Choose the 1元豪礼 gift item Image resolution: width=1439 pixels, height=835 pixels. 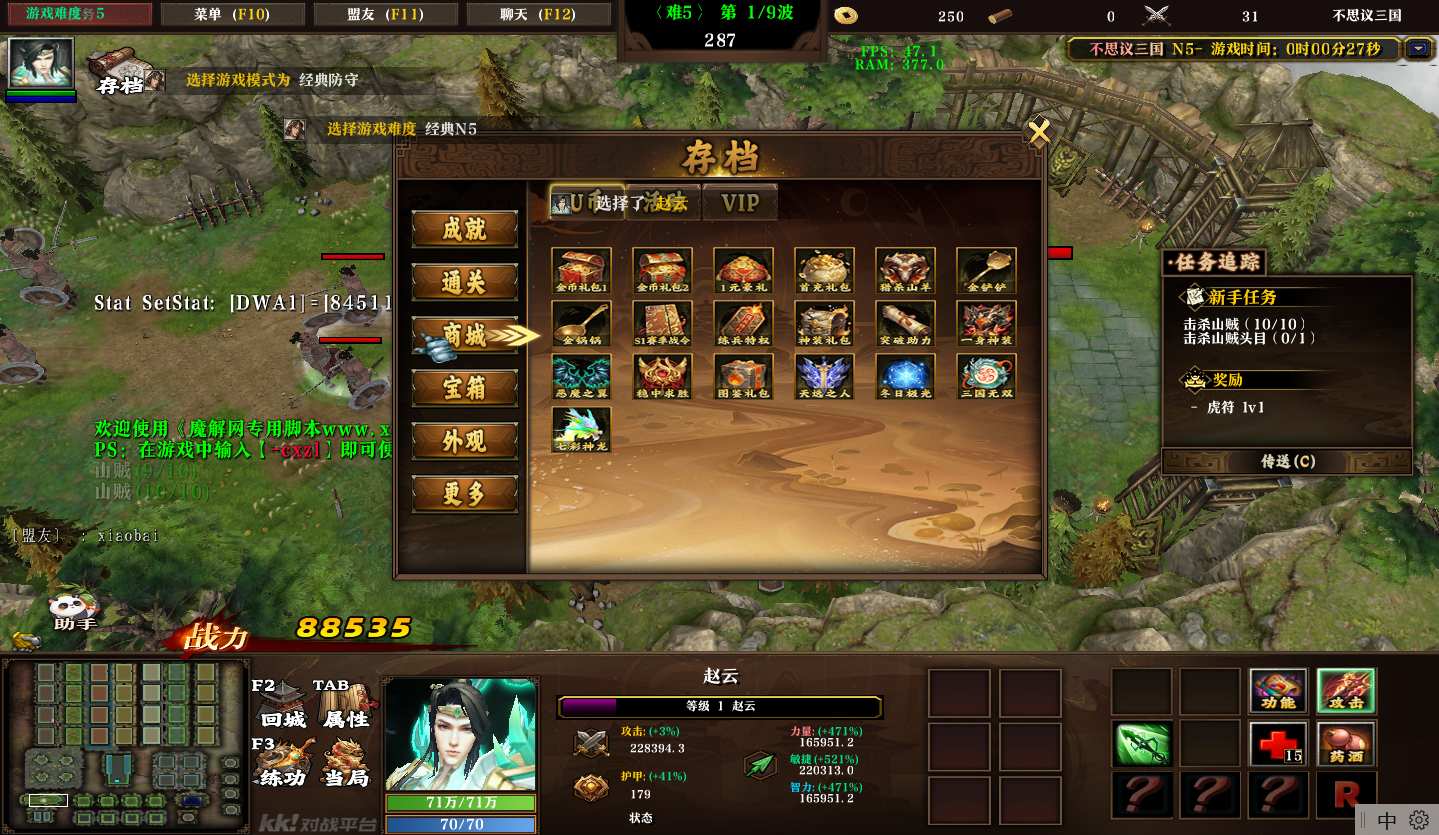[743, 270]
